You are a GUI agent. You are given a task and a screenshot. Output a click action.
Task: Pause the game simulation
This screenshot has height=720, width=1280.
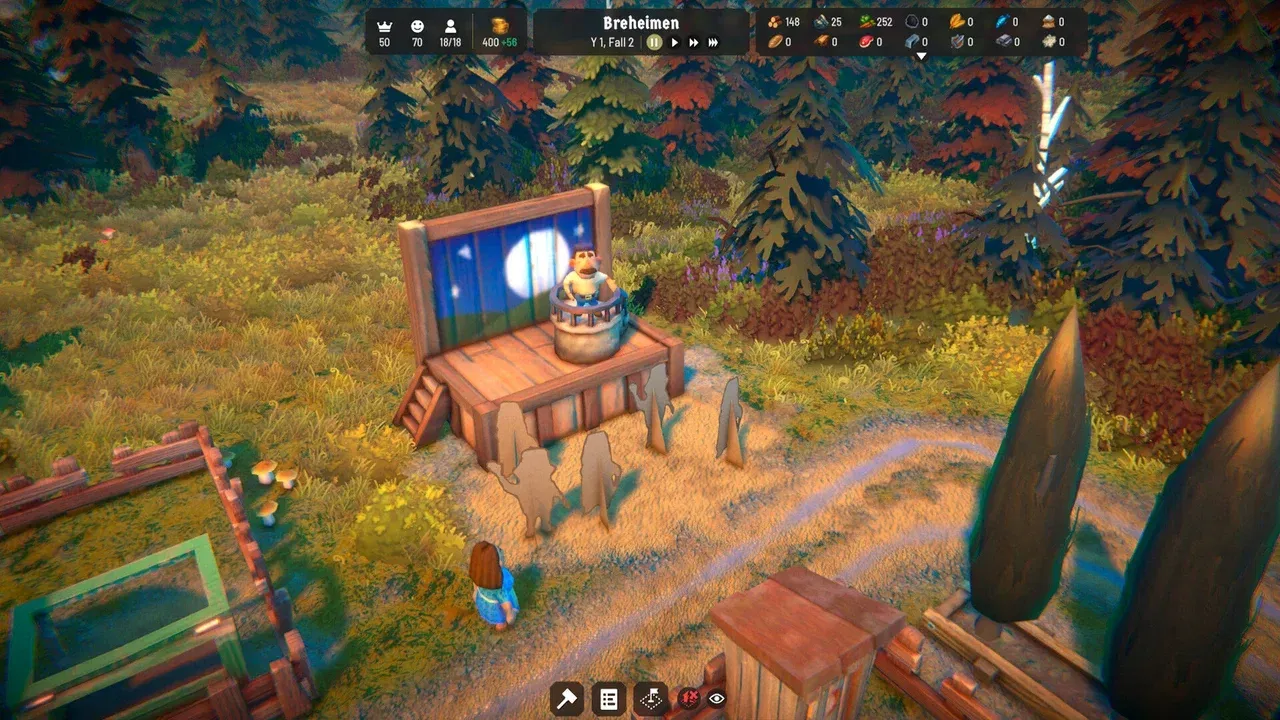click(x=655, y=42)
